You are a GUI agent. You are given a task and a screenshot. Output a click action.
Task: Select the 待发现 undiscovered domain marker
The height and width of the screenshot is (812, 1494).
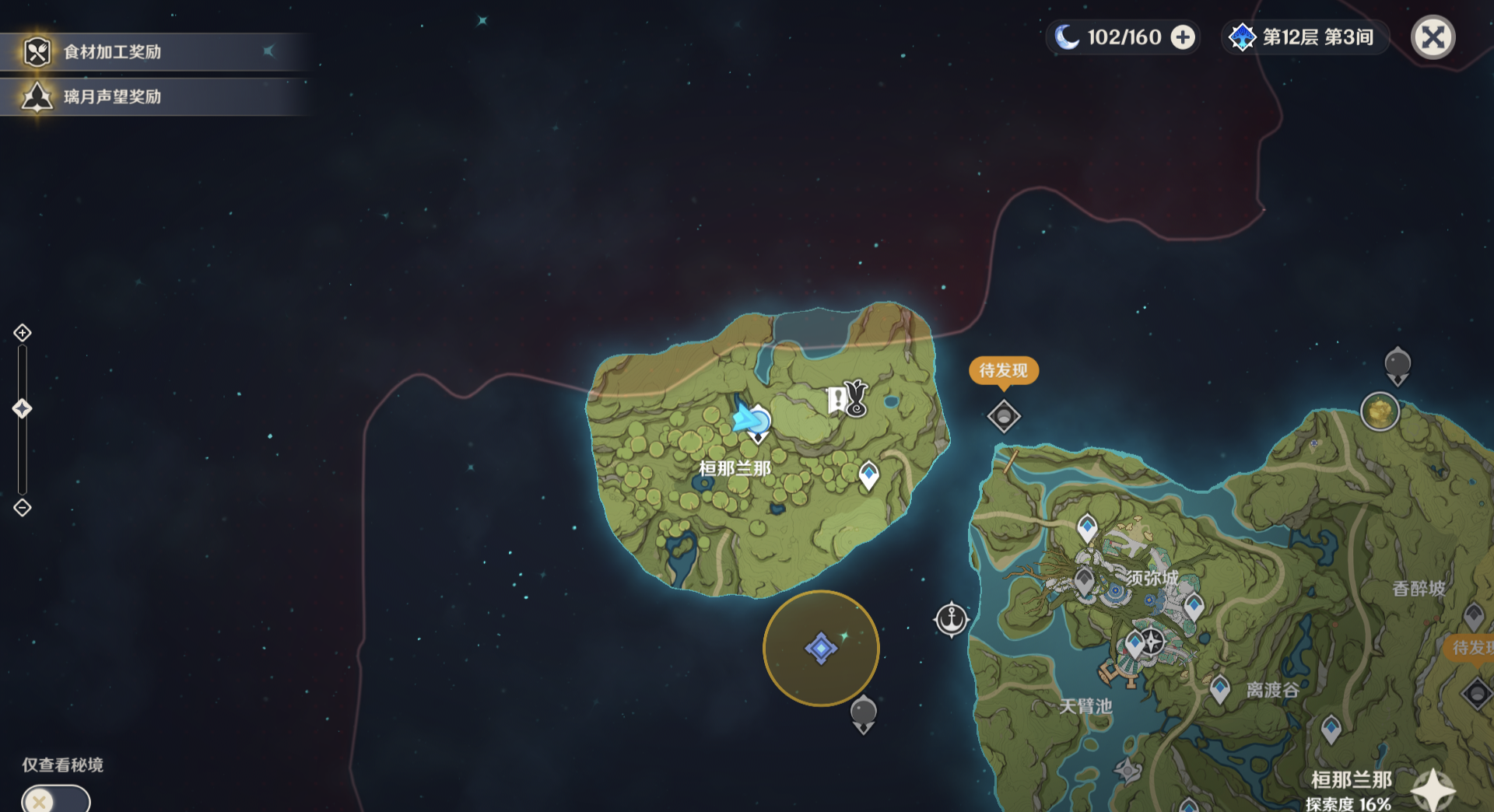(1004, 416)
